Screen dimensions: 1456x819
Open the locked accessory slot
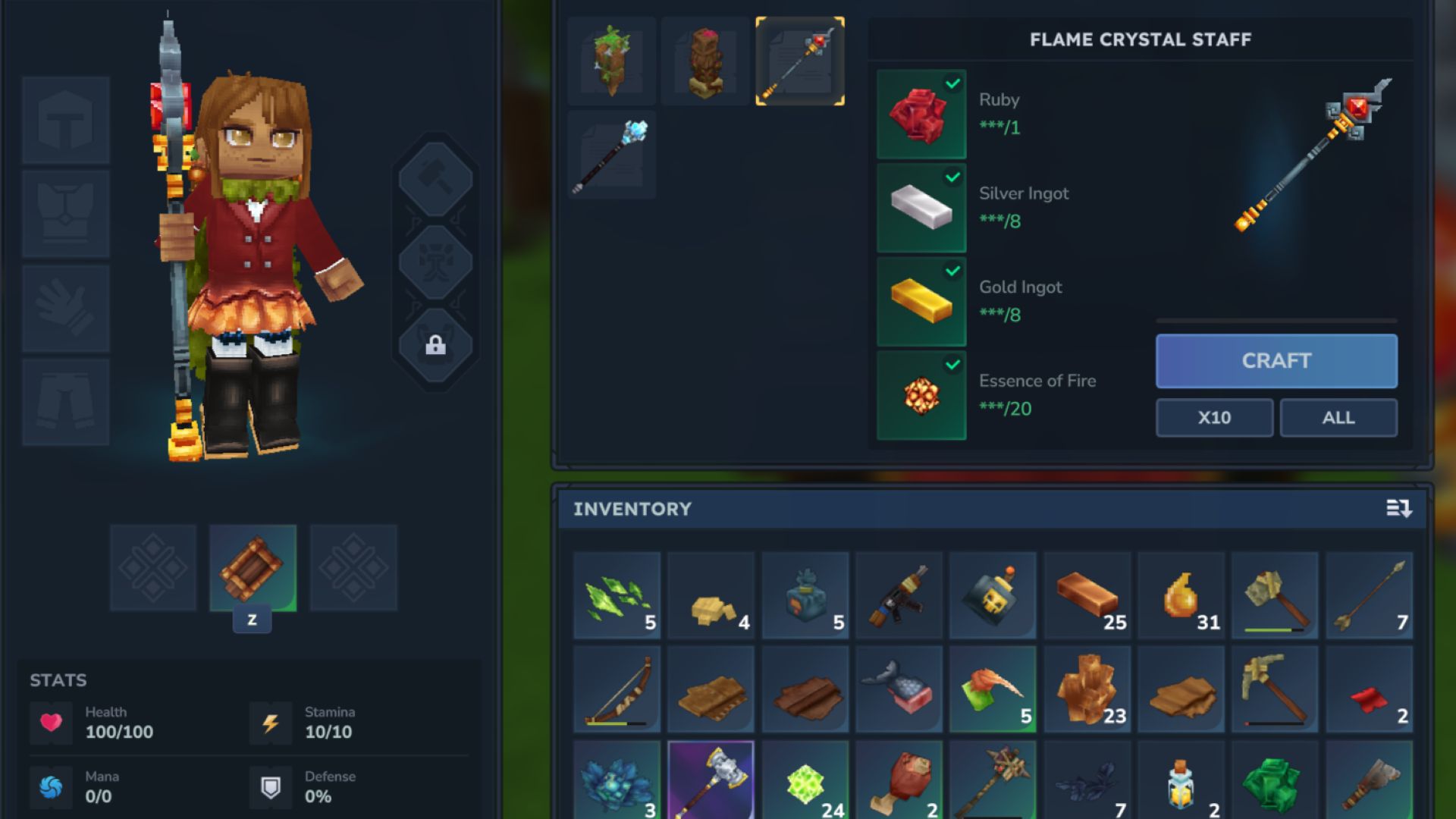tap(435, 347)
